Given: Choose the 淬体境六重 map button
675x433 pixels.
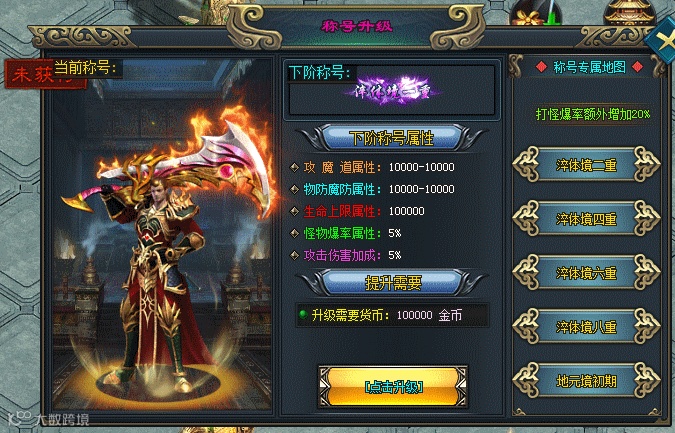Looking at the screenshot, I should coord(586,272).
